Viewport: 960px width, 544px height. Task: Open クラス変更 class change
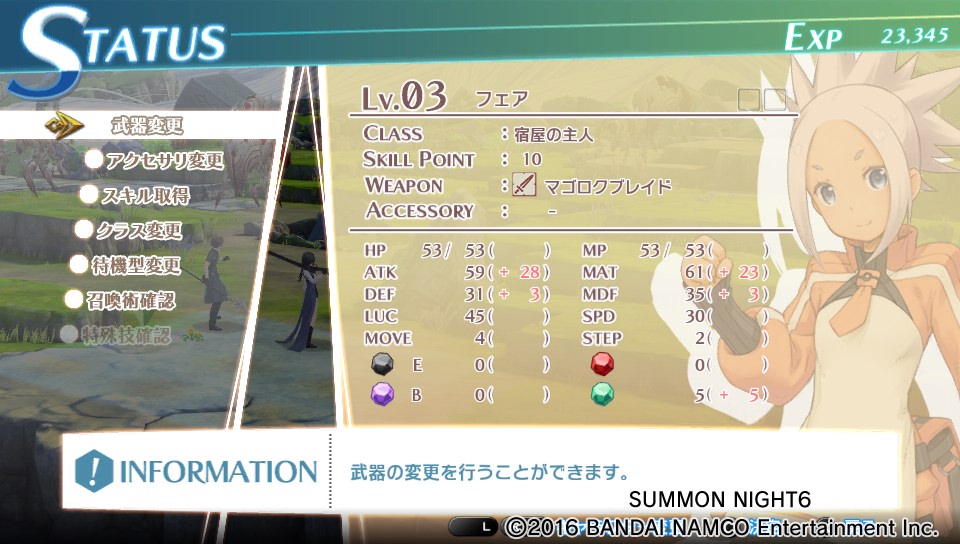(139, 230)
